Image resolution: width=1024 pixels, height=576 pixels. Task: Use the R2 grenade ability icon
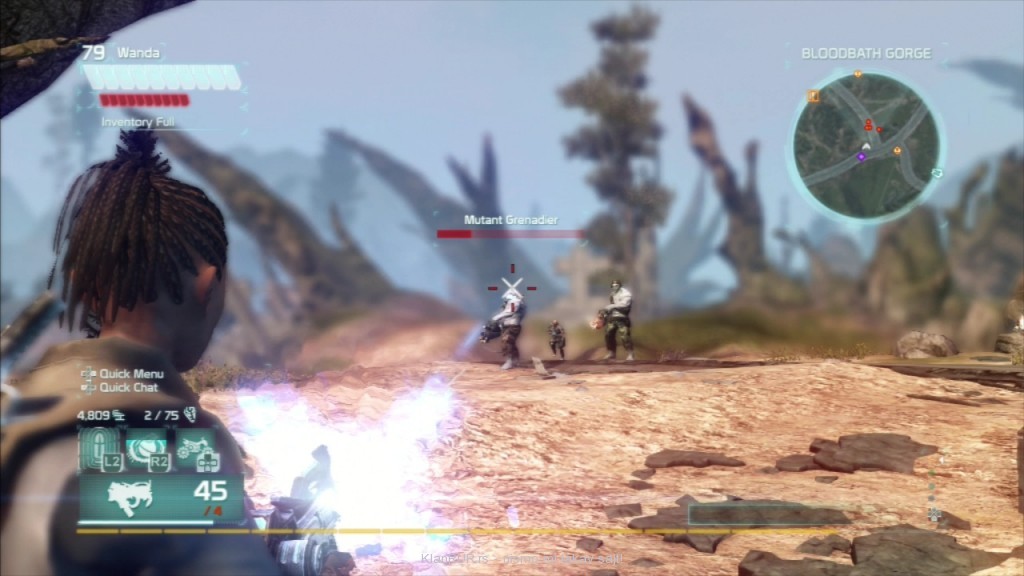coord(148,447)
